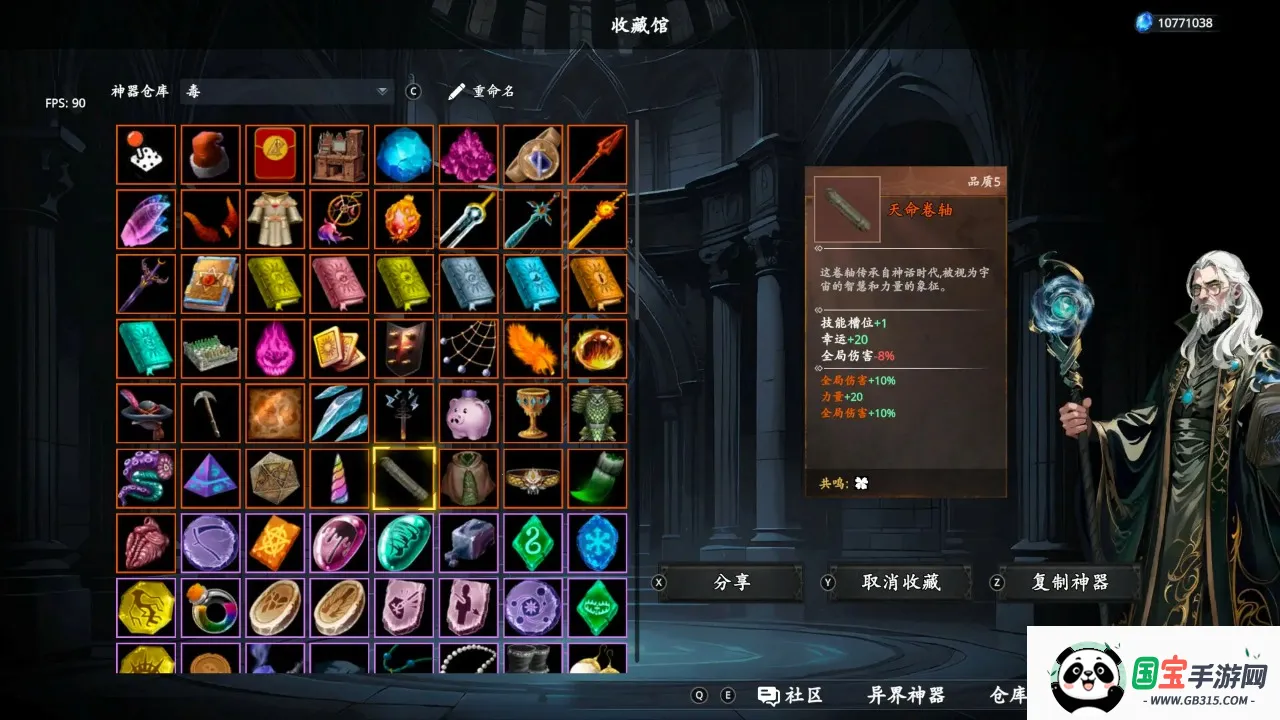Open the 异界神器 tab
This screenshot has width=1280, height=720.
pyautogui.click(x=906, y=695)
